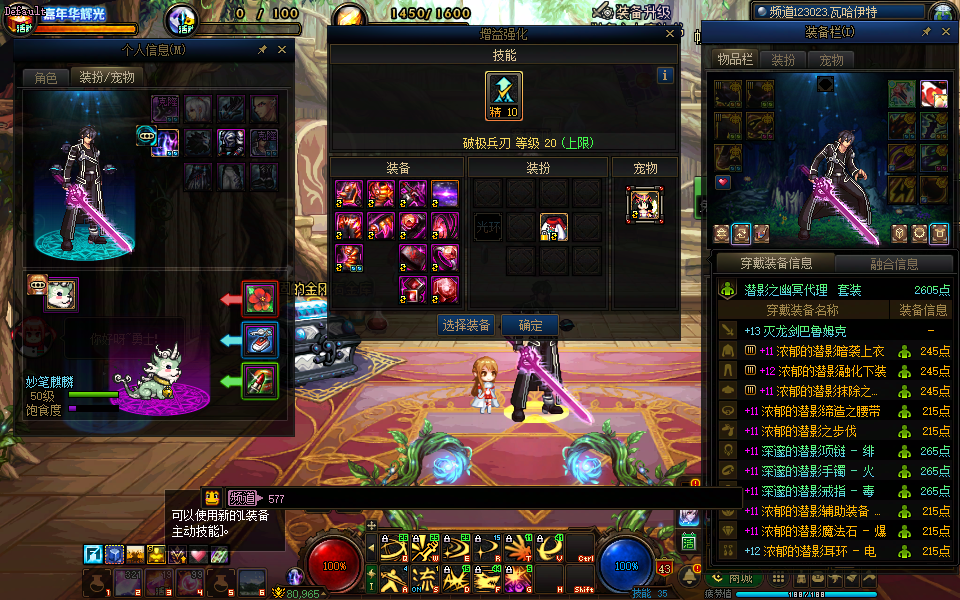This screenshot has width=960, height=600.
Task: Close the 个人信息 personal info panel
Action: 281,50
